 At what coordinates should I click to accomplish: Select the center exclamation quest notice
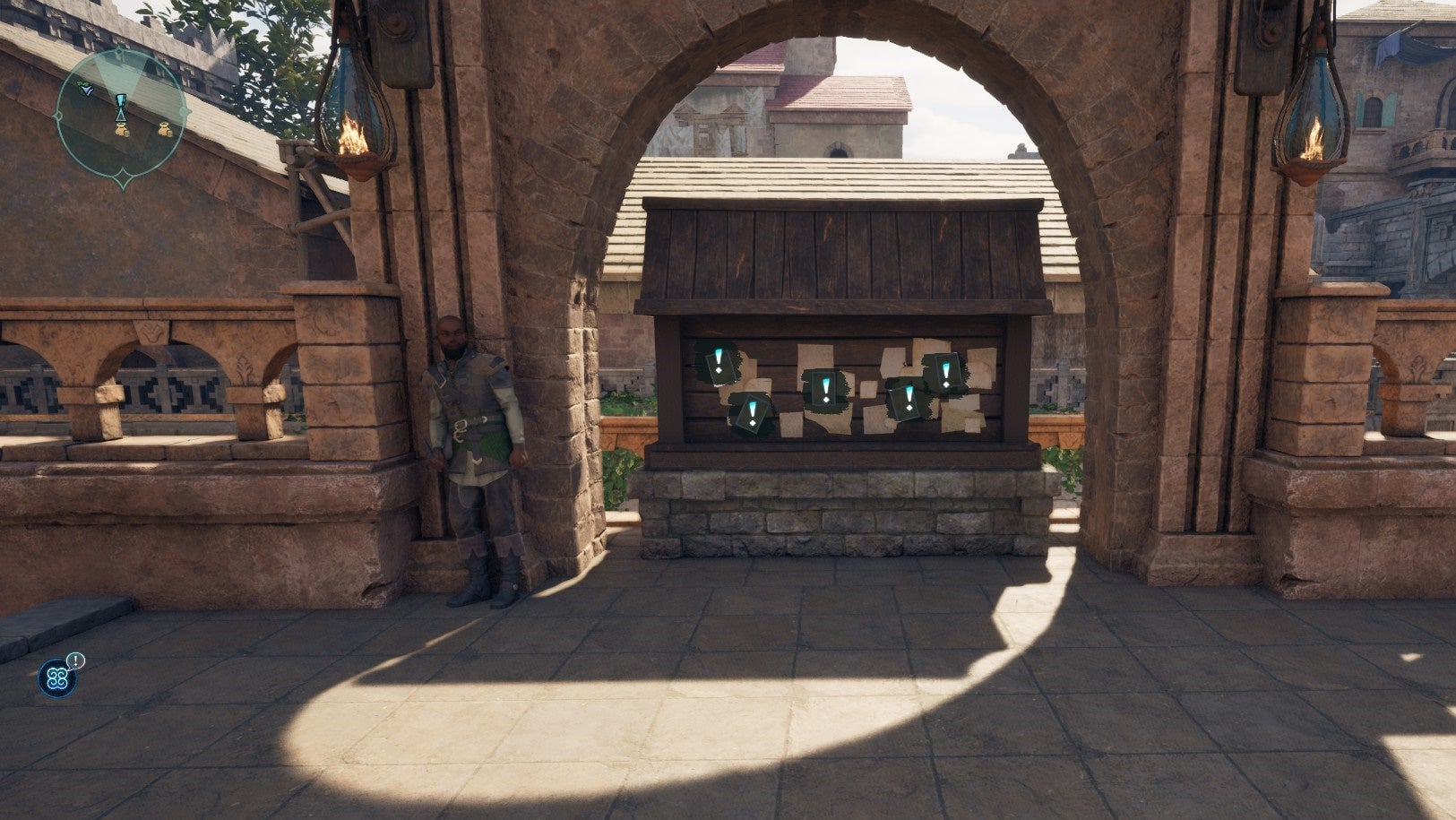[x=826, y=389]
